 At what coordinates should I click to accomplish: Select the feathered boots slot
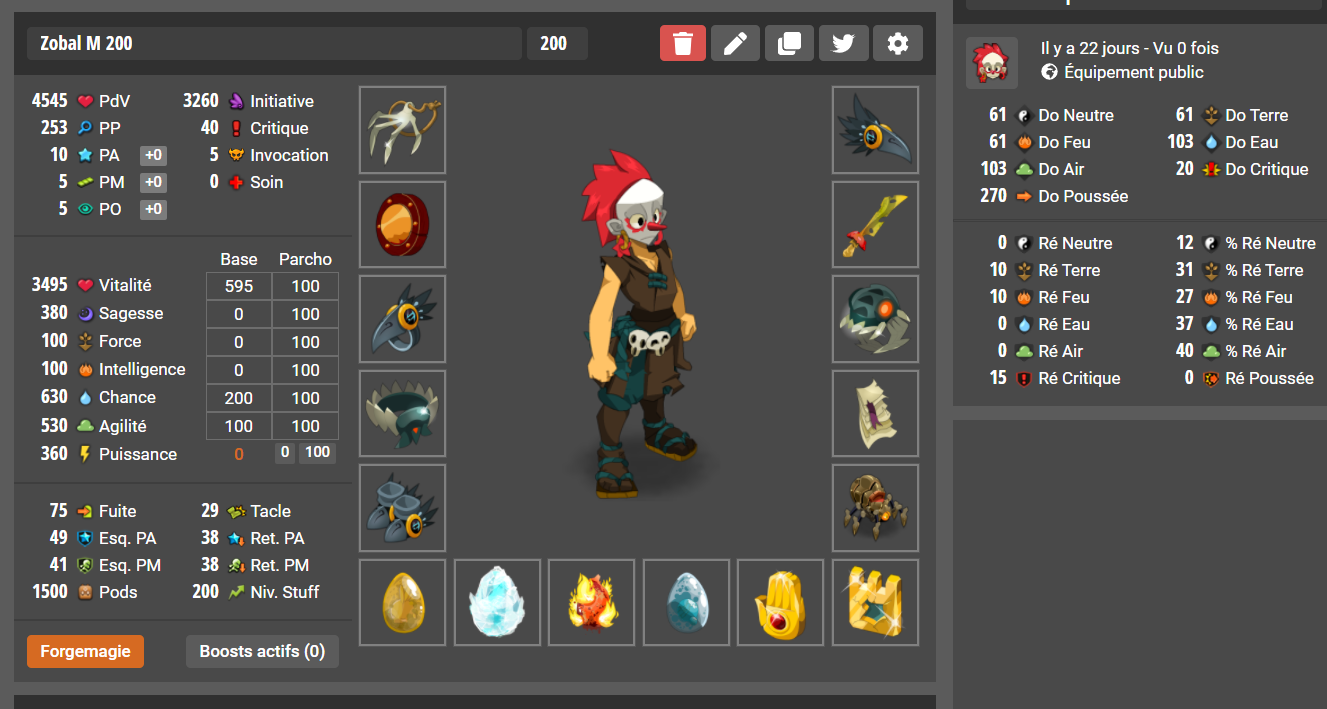pos(402,508)
